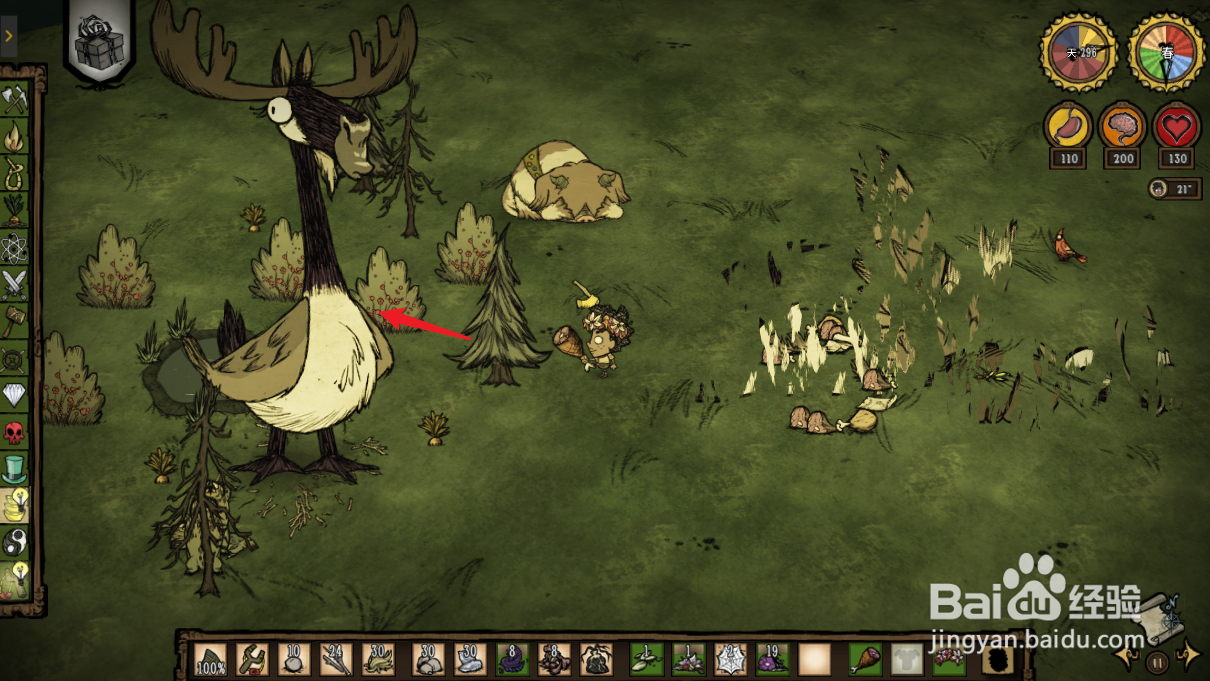This screenshot has height=681, width=1210.
Task: Switch to the Science atom tab
Action: pyautogui.click(x=15, y=246)
